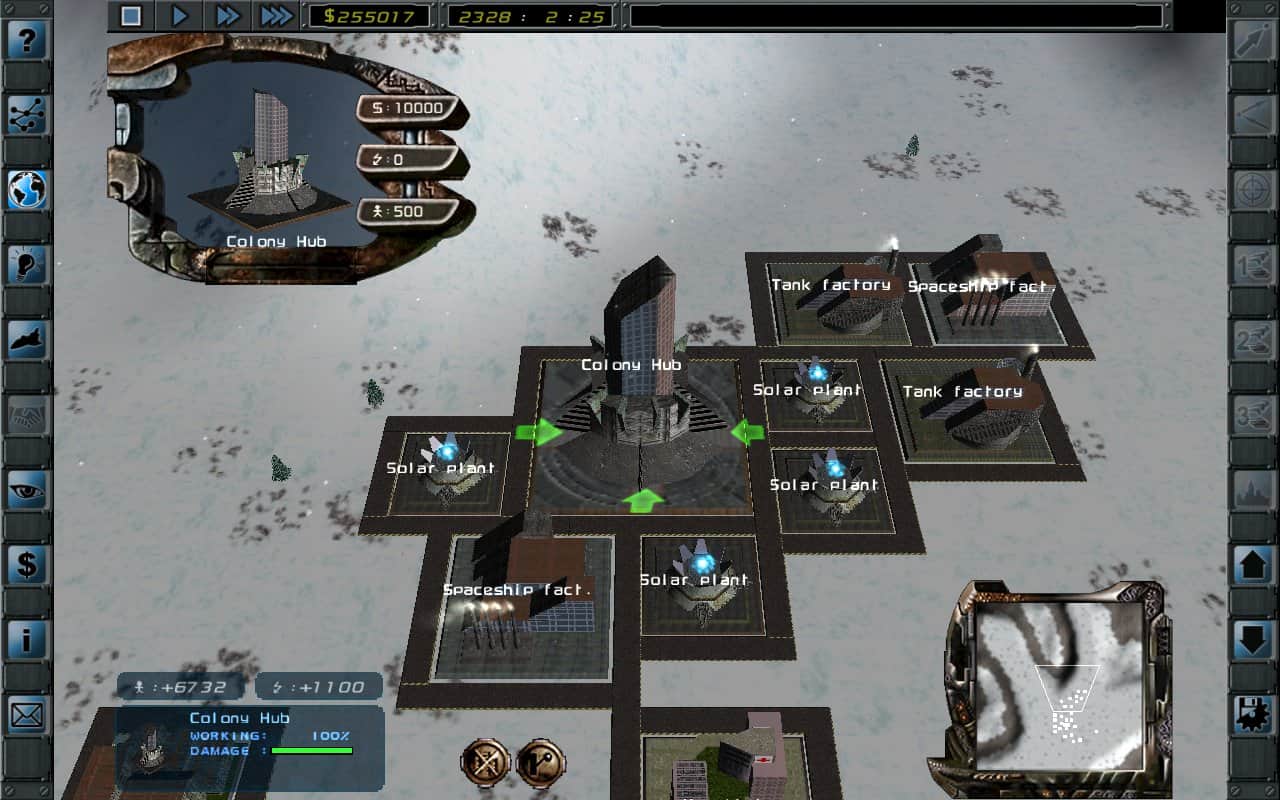Set game speed to normal play
This screenshot has width=1280, height=800.
click(180, 16)
